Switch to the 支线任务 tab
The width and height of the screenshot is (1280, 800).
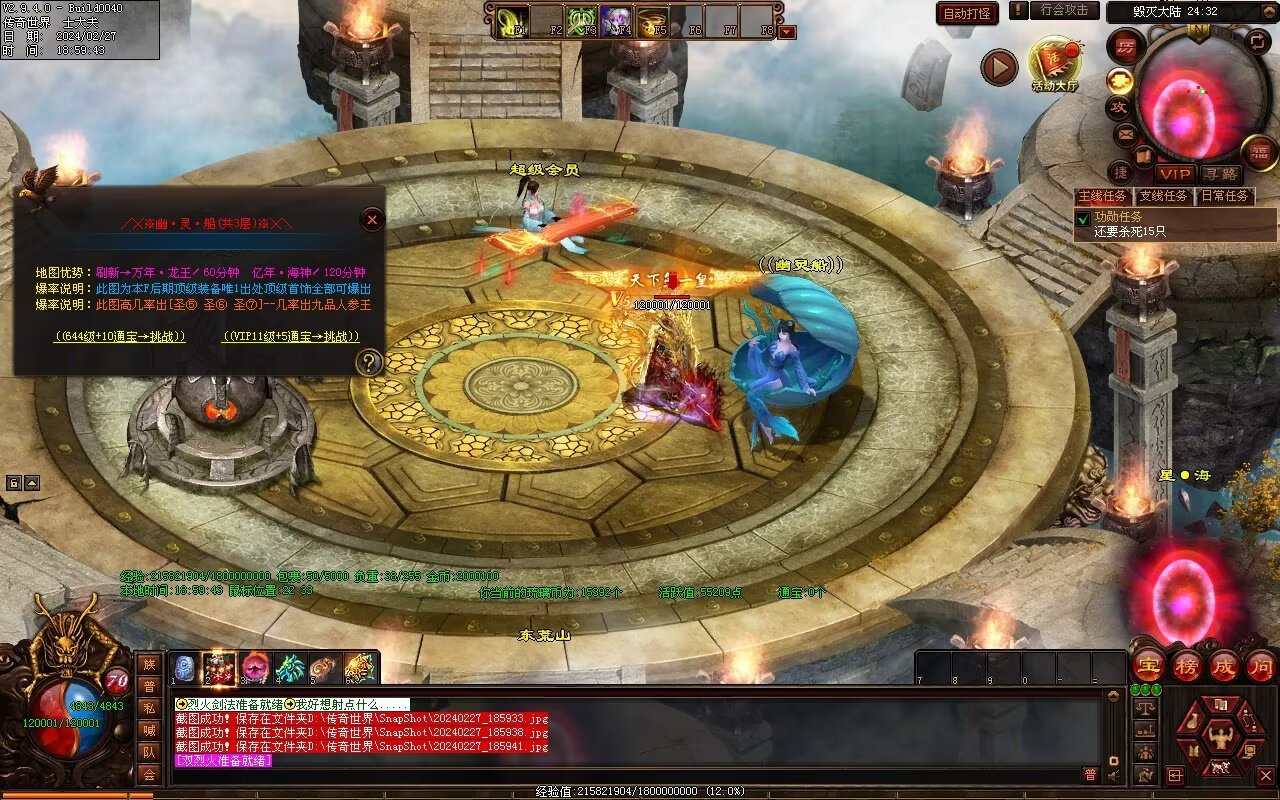point(1163,196)
